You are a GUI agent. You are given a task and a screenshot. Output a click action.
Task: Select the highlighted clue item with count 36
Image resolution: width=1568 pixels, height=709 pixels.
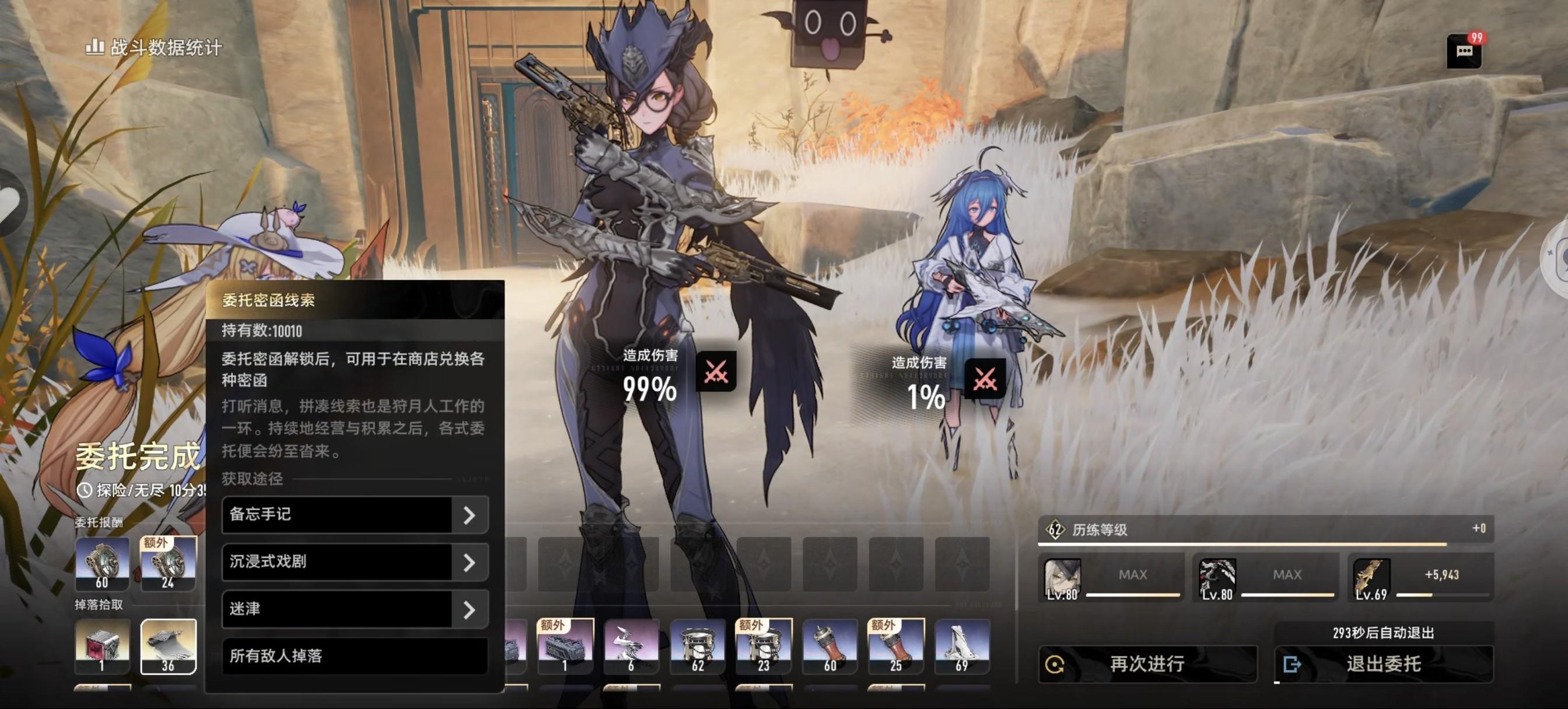click(169, 646)
